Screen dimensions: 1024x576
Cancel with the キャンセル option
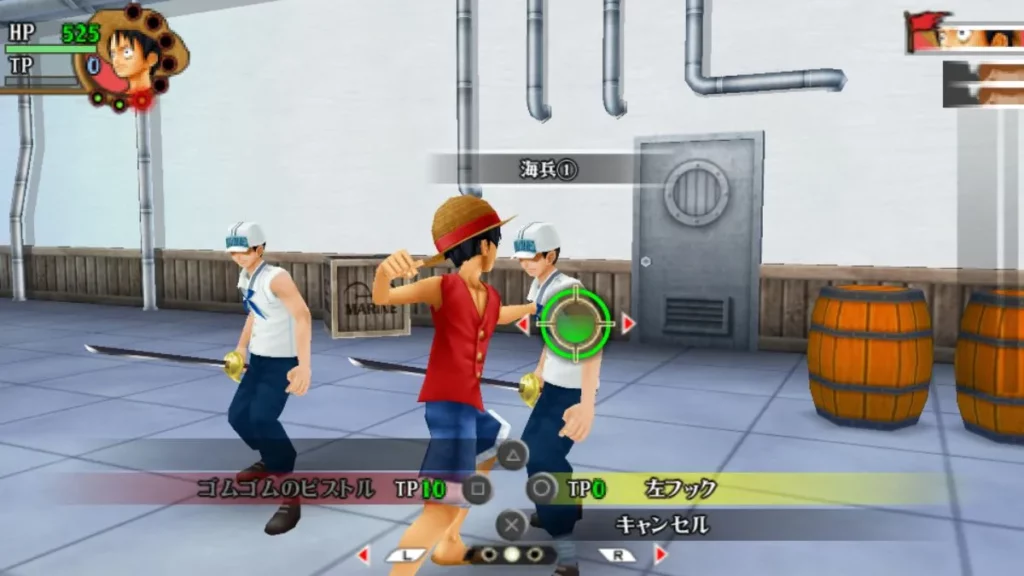click(x=647, y=524)
